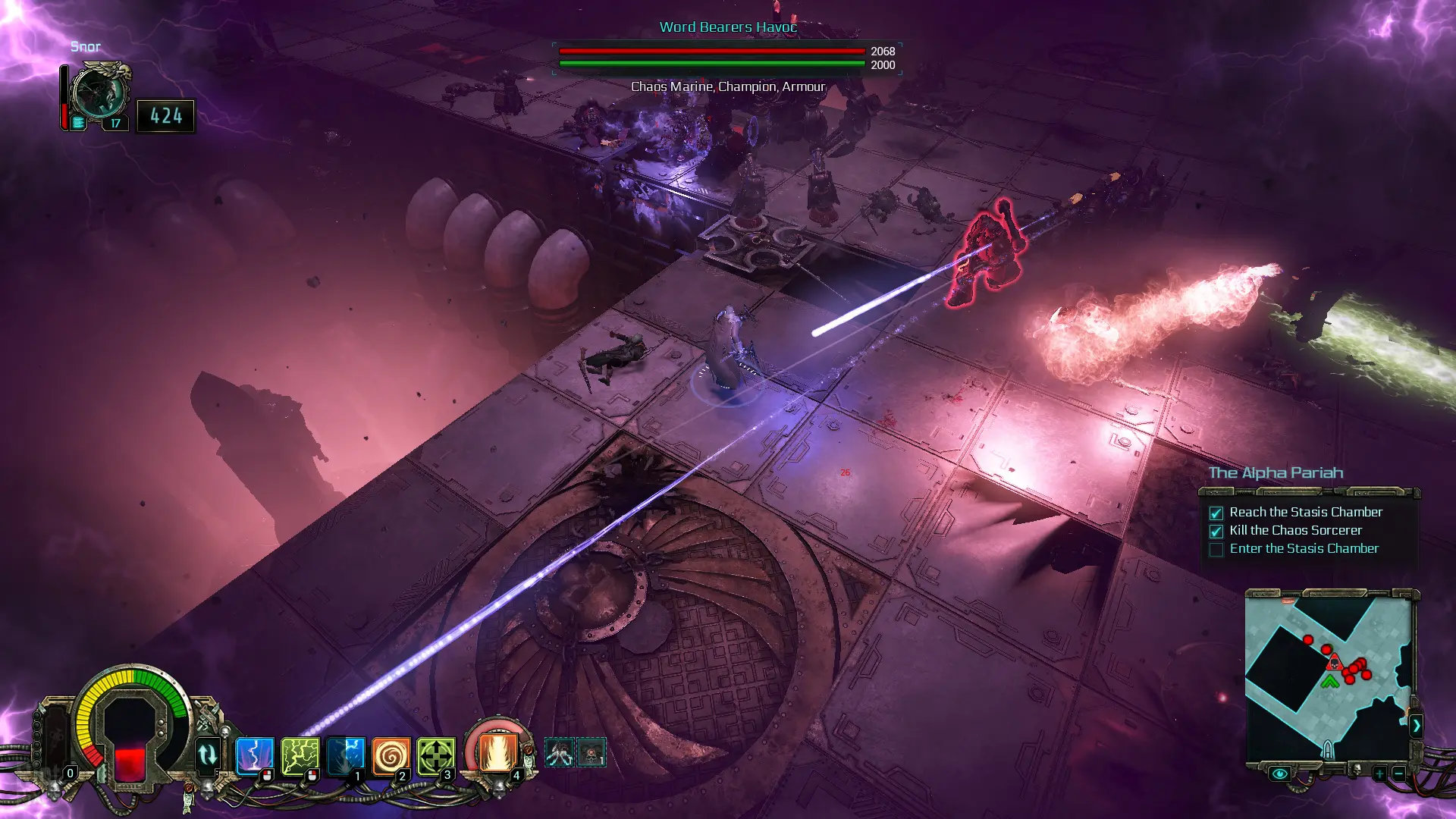Select the spider-like buff icon

click(560, 752)
